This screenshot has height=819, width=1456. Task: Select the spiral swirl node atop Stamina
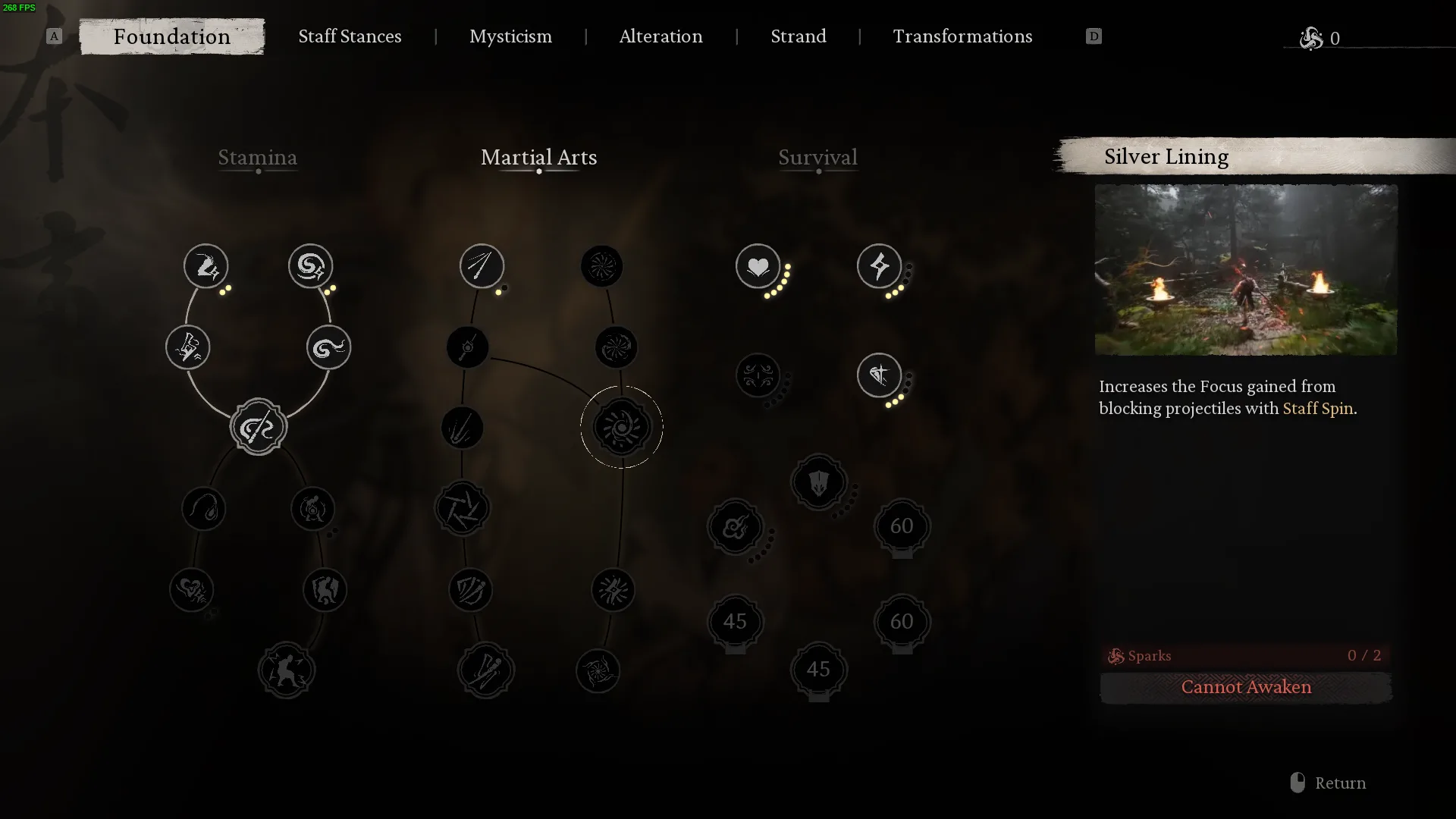[310, 266]
